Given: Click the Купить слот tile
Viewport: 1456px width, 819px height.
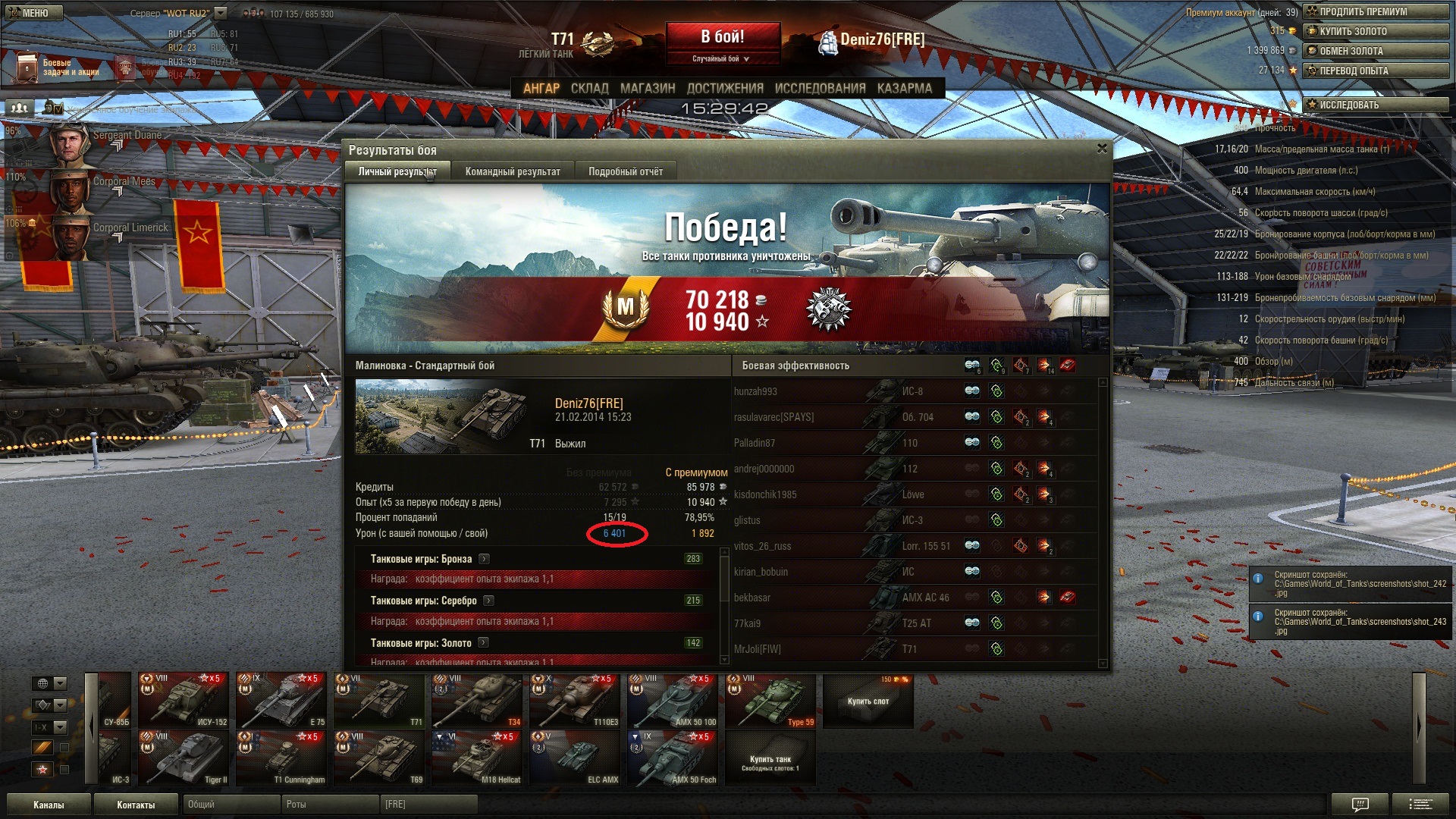Looking at the screenshot, I should coord(868,701).
